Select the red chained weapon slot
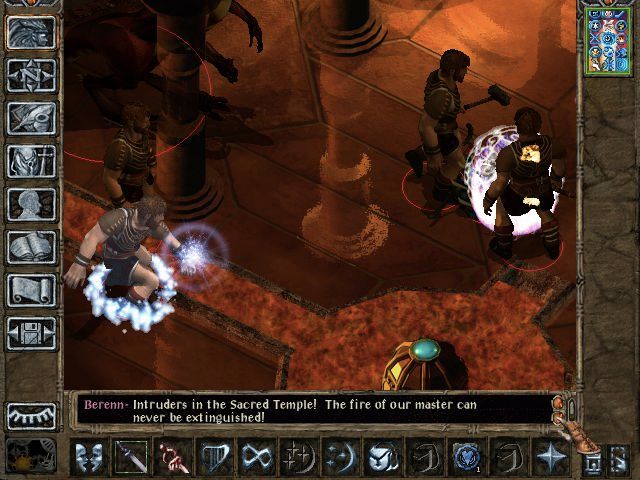The height and width of the screenshot is (480, 640). (173, 457)
